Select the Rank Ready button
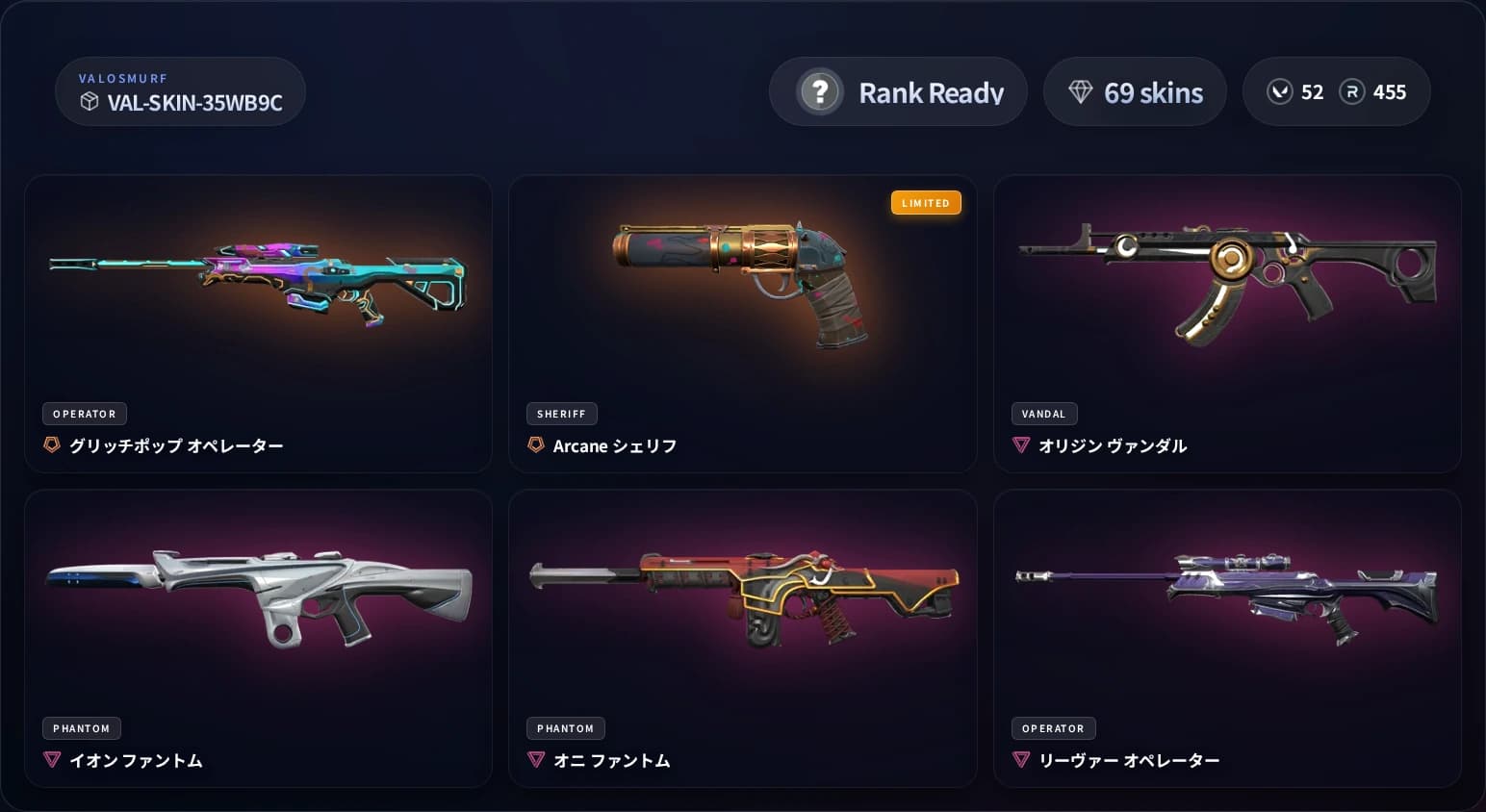This screenshot has height=812, width=1486. point(898,91)
